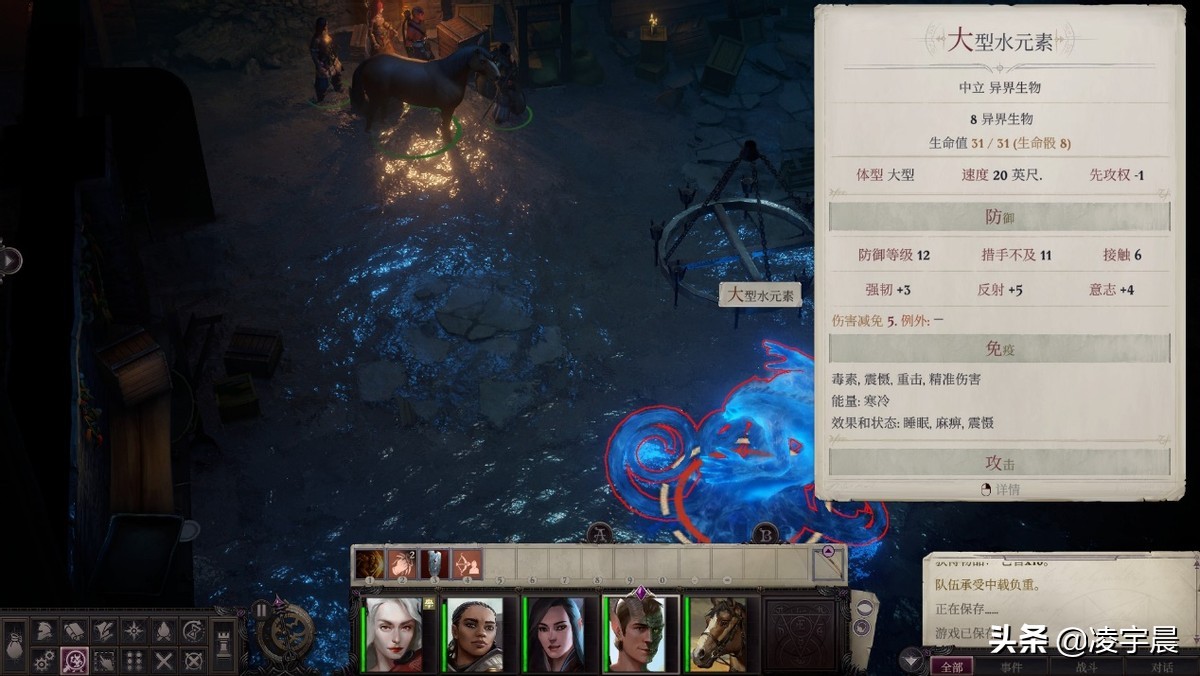Activate the first hotbar ability
This screenshot has height=676, width=1200.
(370, 564)
